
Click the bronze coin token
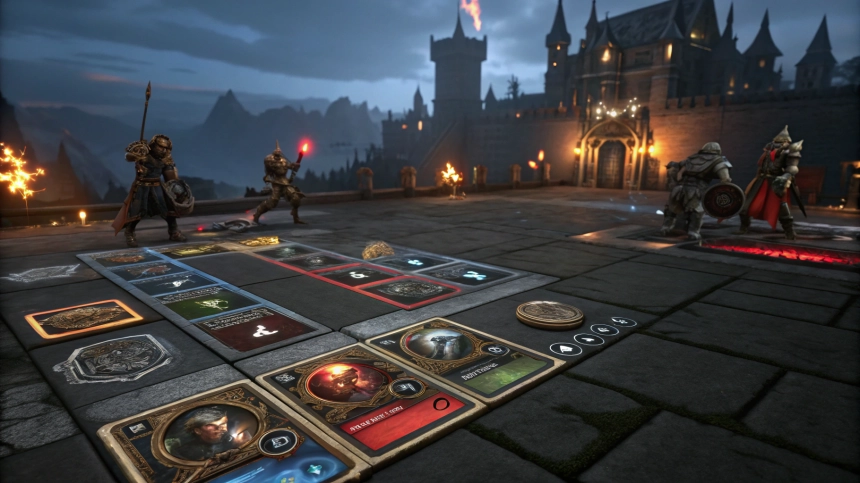click(x=549, y=314)
